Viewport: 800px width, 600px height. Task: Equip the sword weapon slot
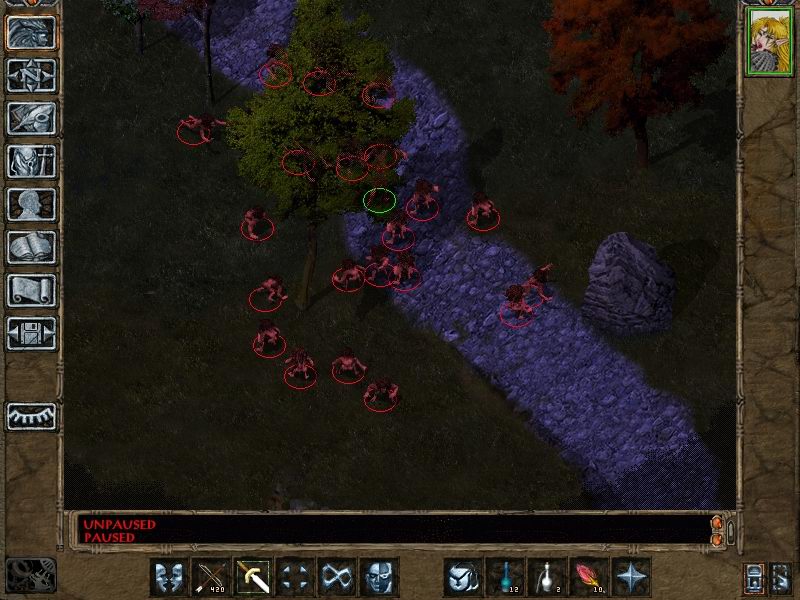(253, 577)
